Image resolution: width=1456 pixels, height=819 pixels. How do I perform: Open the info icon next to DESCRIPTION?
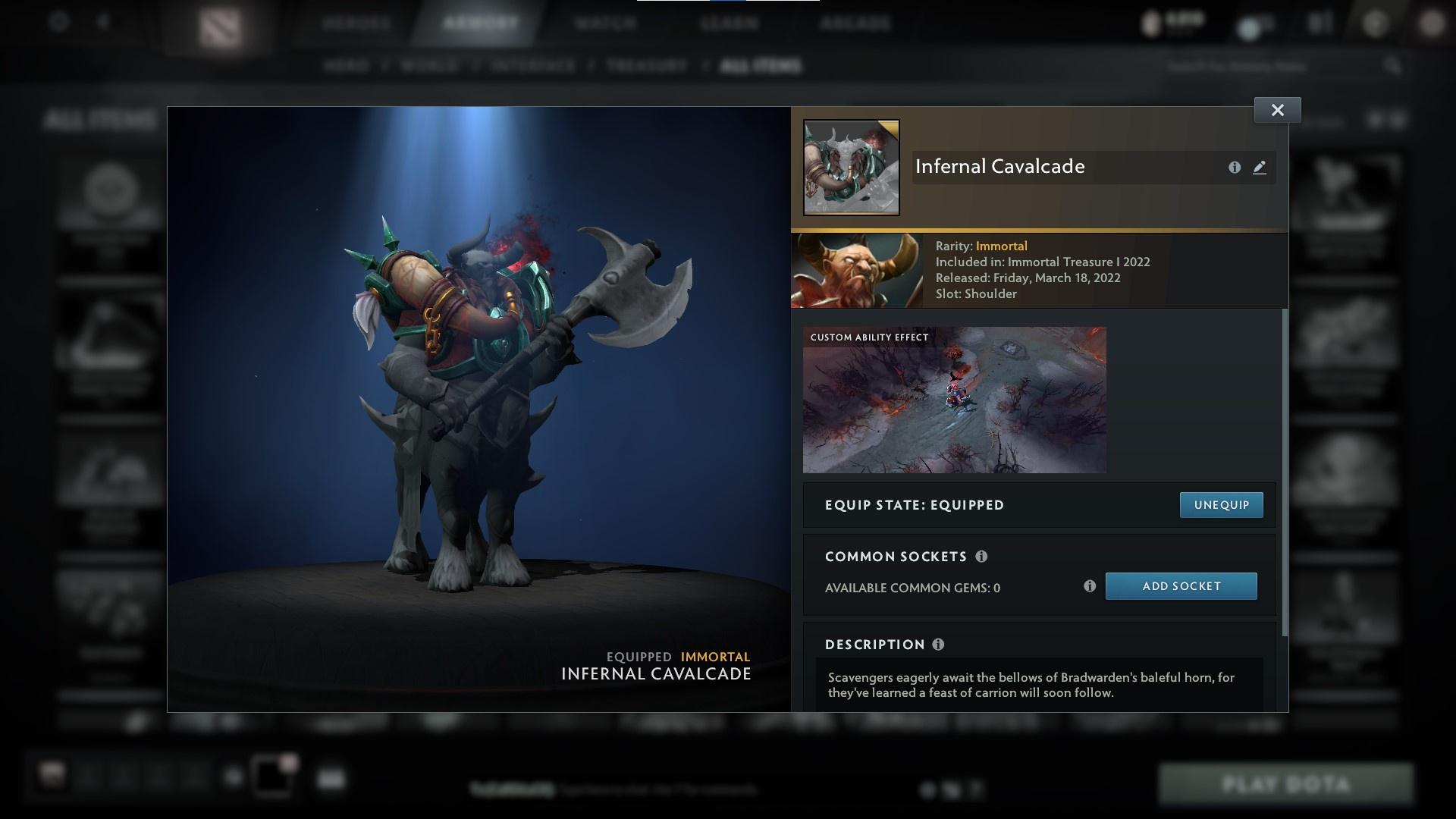coord(938,645)
